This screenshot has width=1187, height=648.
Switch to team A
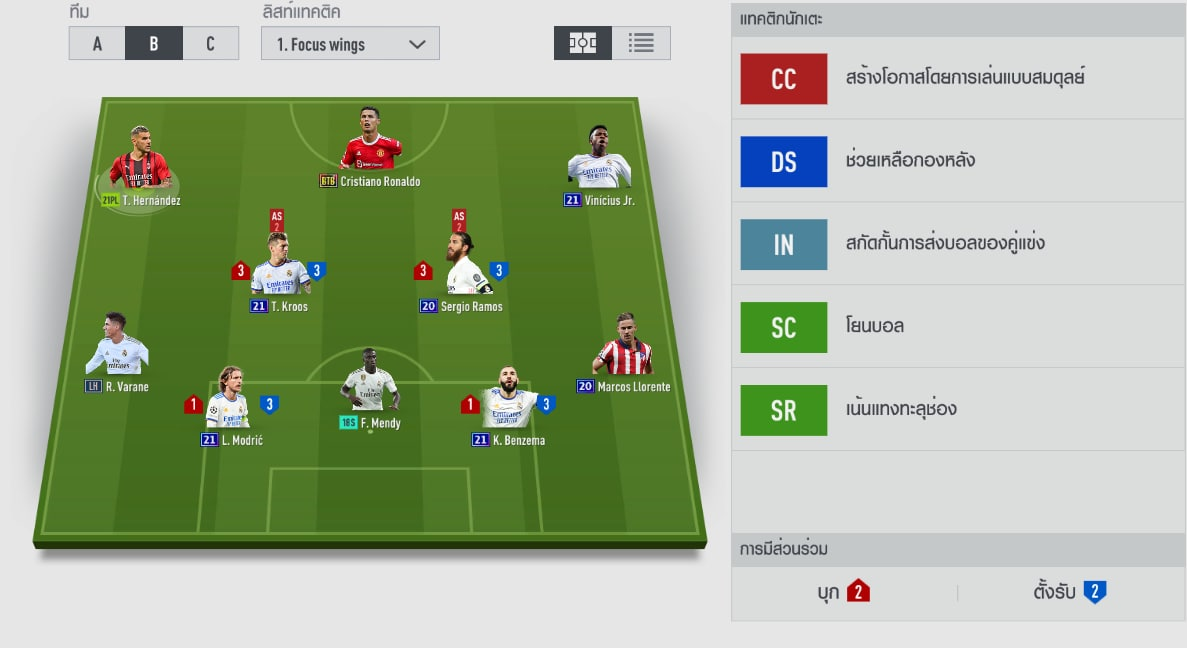pos(97,44)
